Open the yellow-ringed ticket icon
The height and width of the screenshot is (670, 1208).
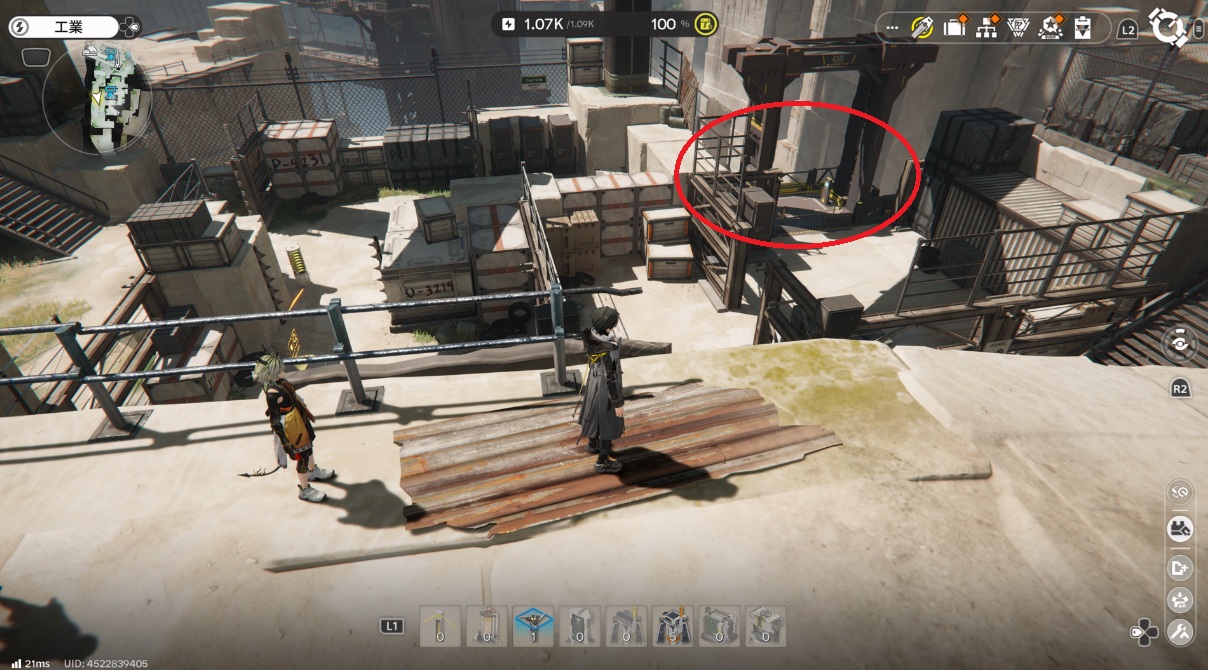[922, 28]
